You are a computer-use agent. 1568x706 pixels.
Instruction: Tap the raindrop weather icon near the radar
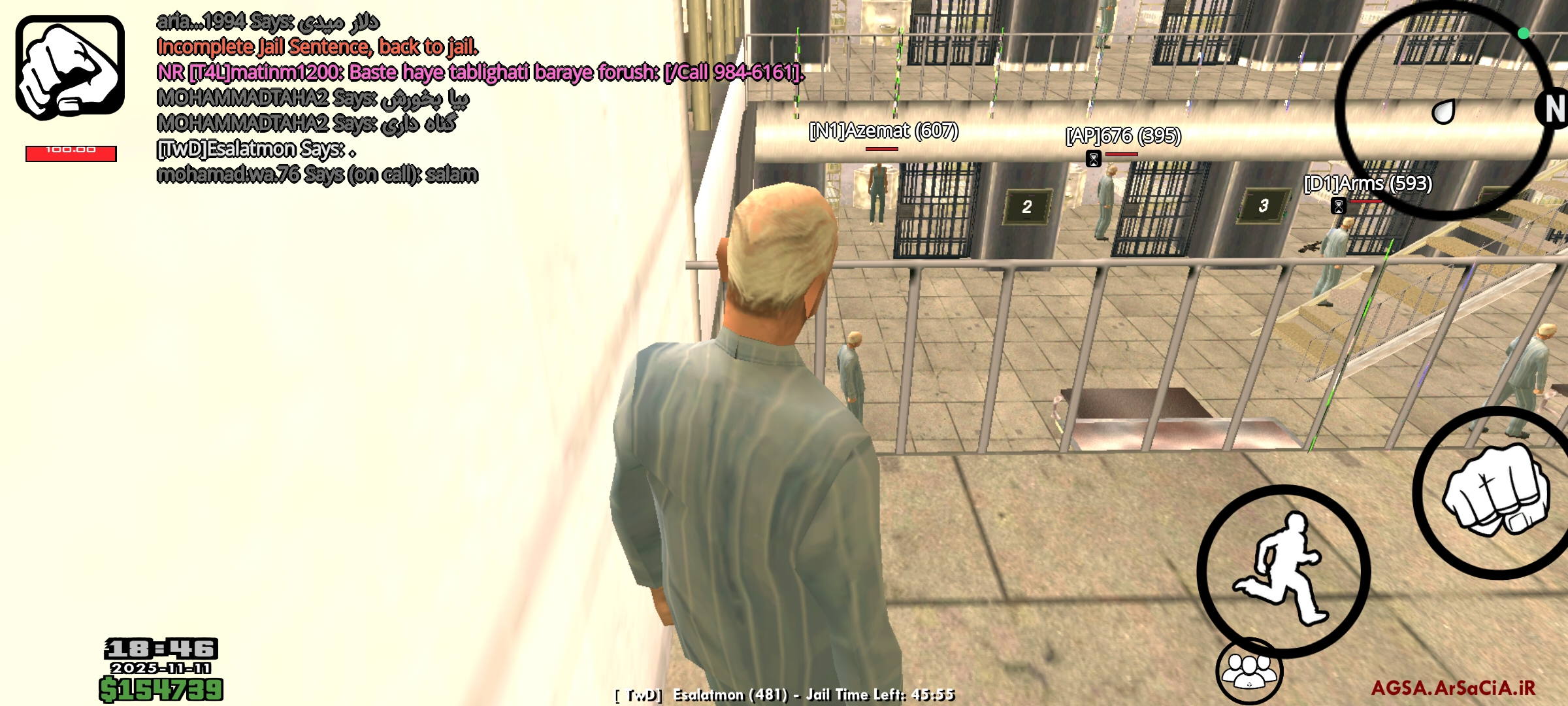1444,111
